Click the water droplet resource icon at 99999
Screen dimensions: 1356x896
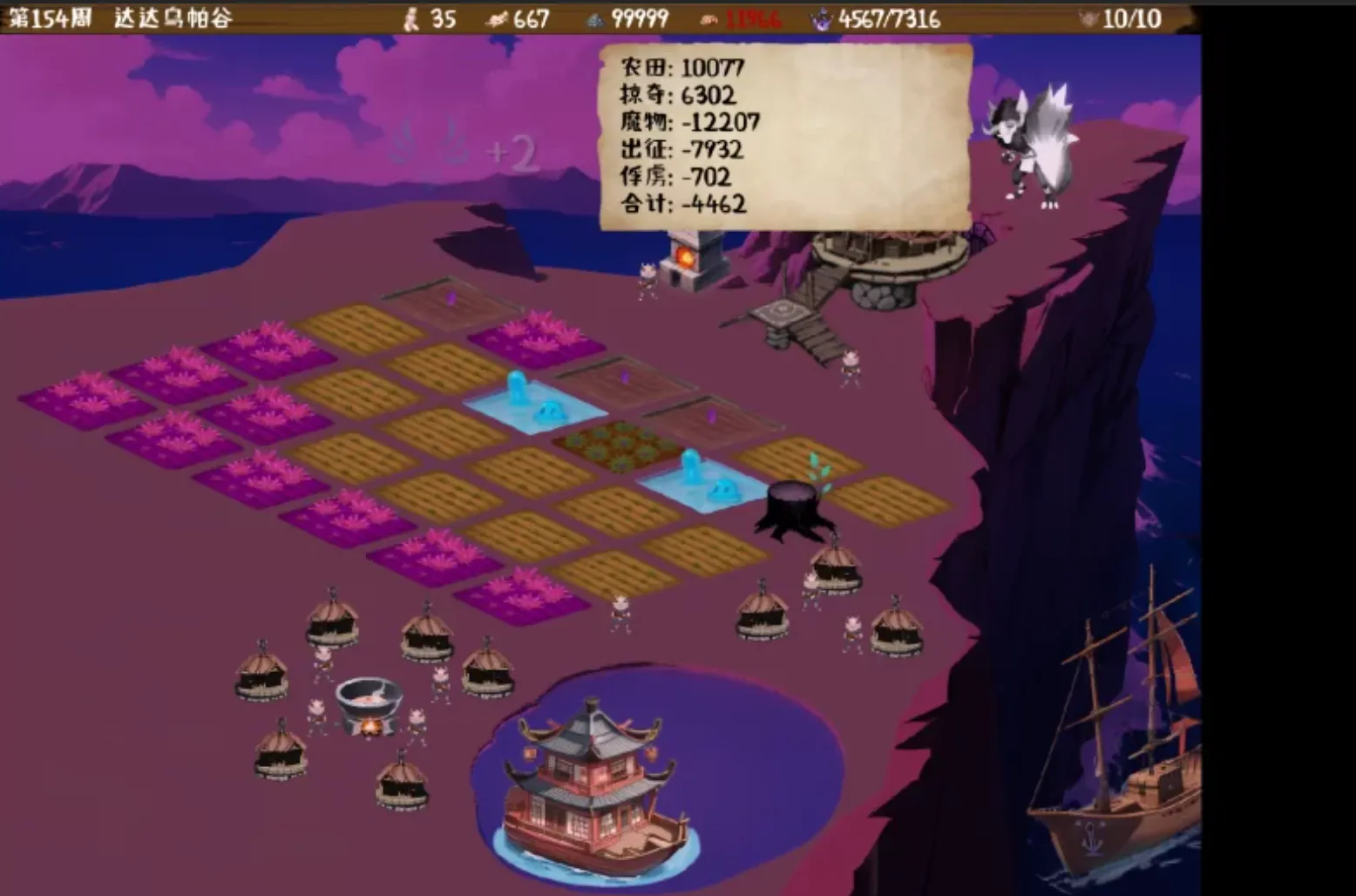(597, 18)
